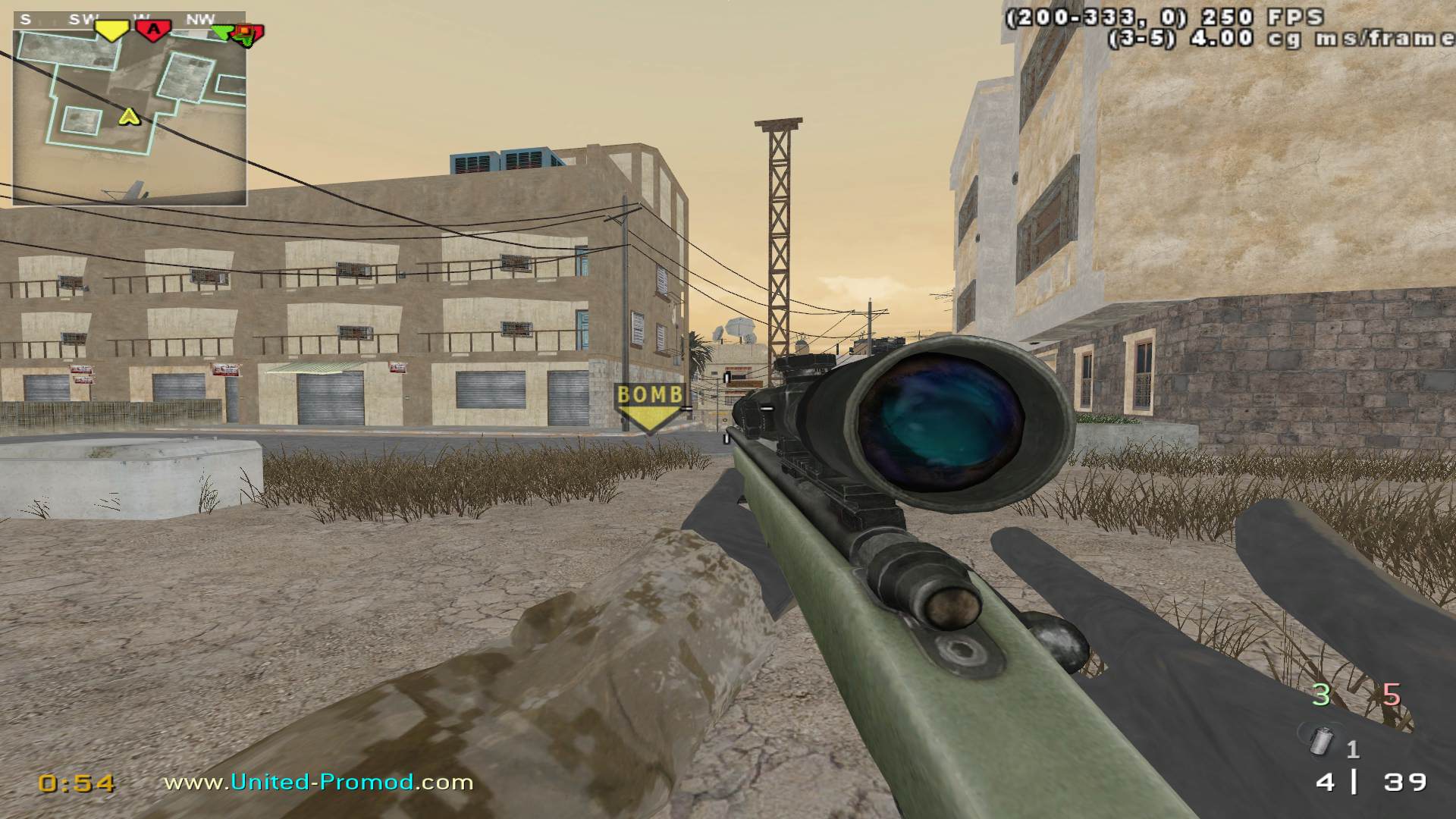The image size is (1456, 819).
Task: Select the yellow BOMB objective waypoint
Action: 649,407
